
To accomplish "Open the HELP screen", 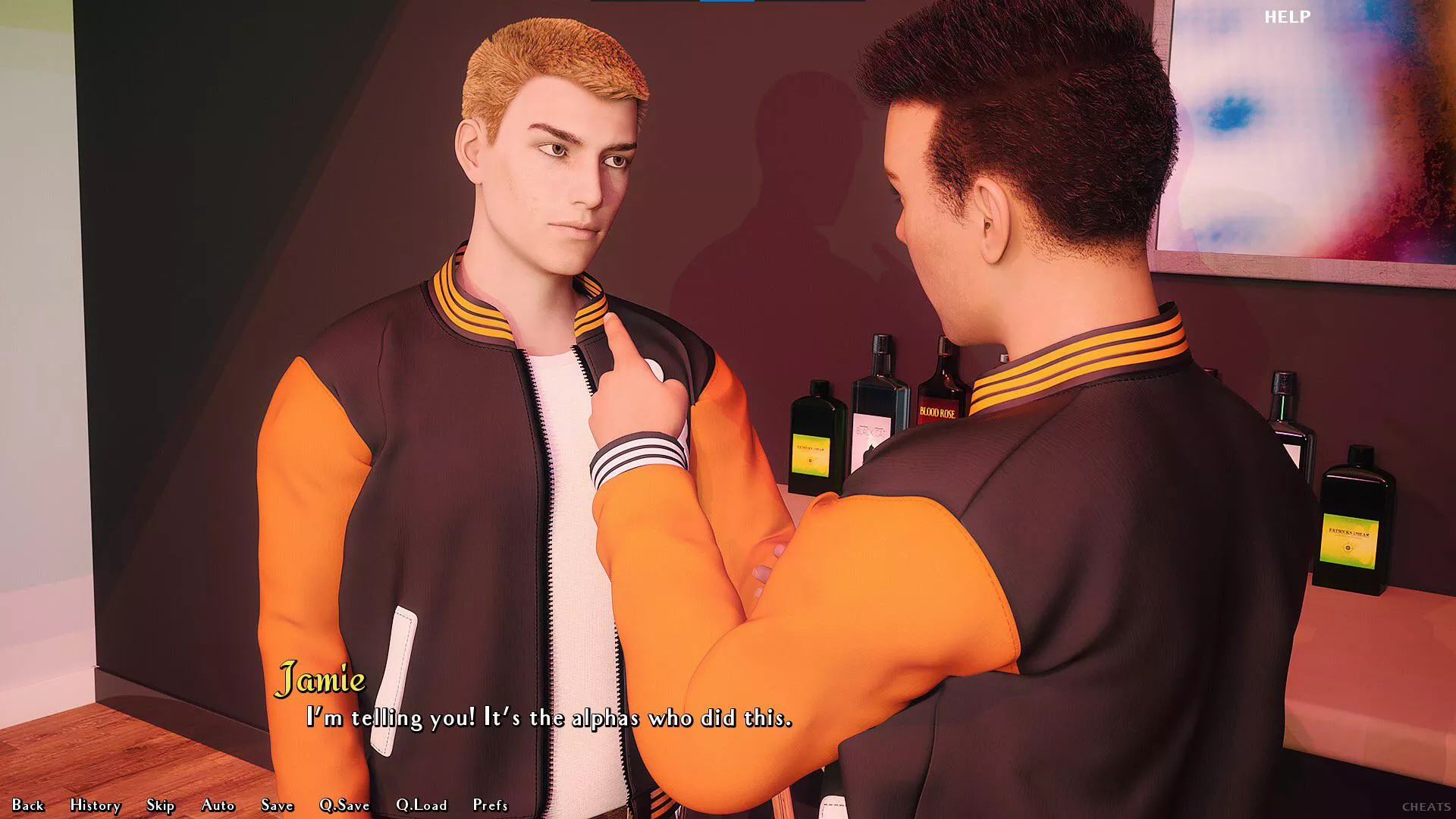I will coord(1287,17).
